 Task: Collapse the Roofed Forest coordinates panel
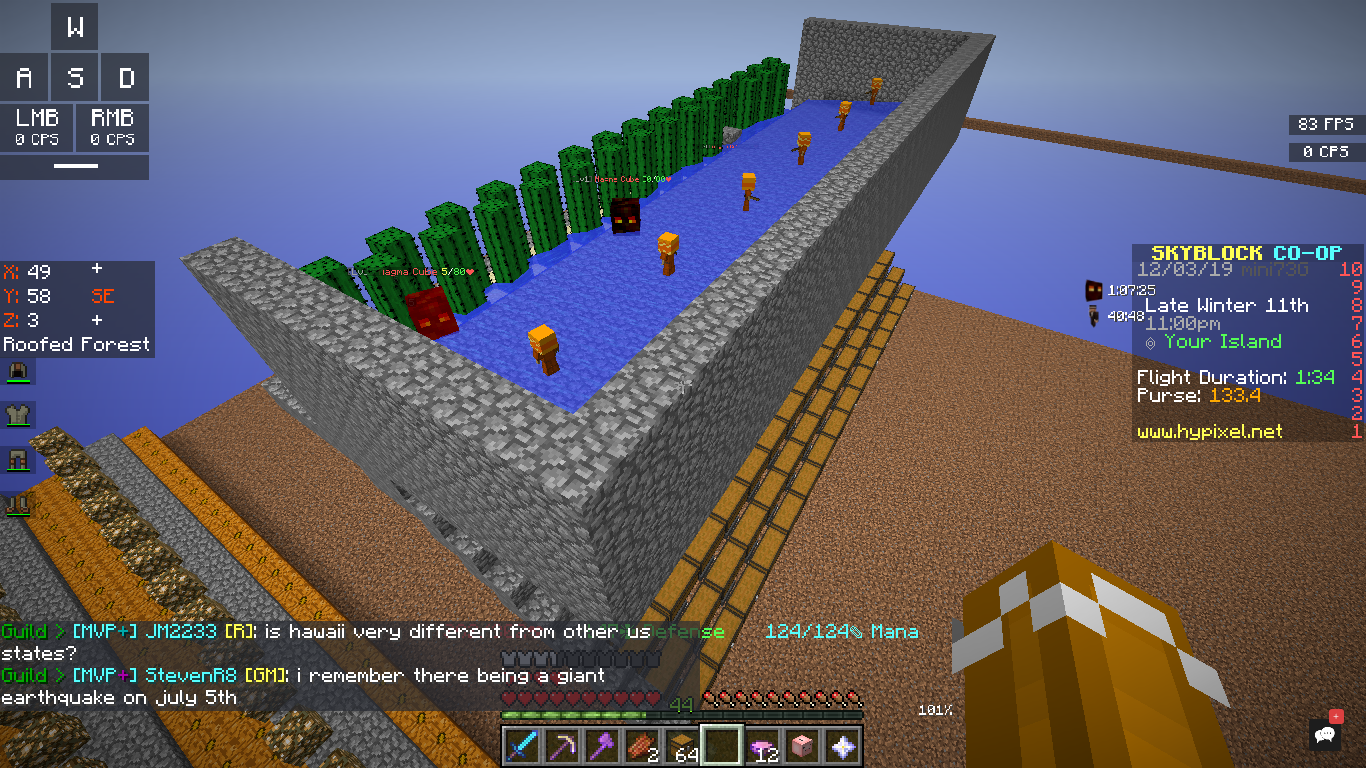(75, 345)
